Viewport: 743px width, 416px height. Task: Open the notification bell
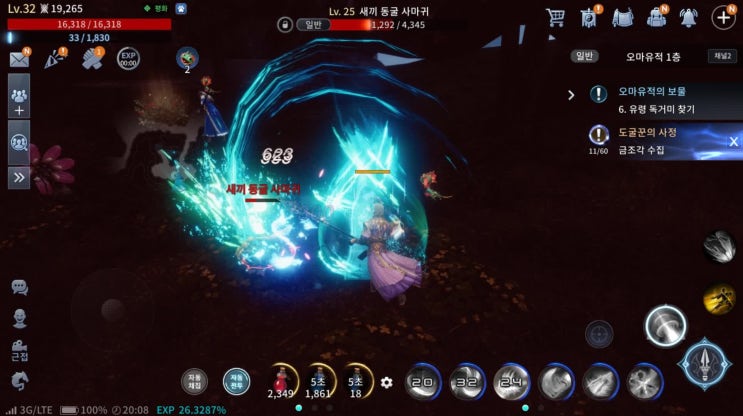click(688, 17)
